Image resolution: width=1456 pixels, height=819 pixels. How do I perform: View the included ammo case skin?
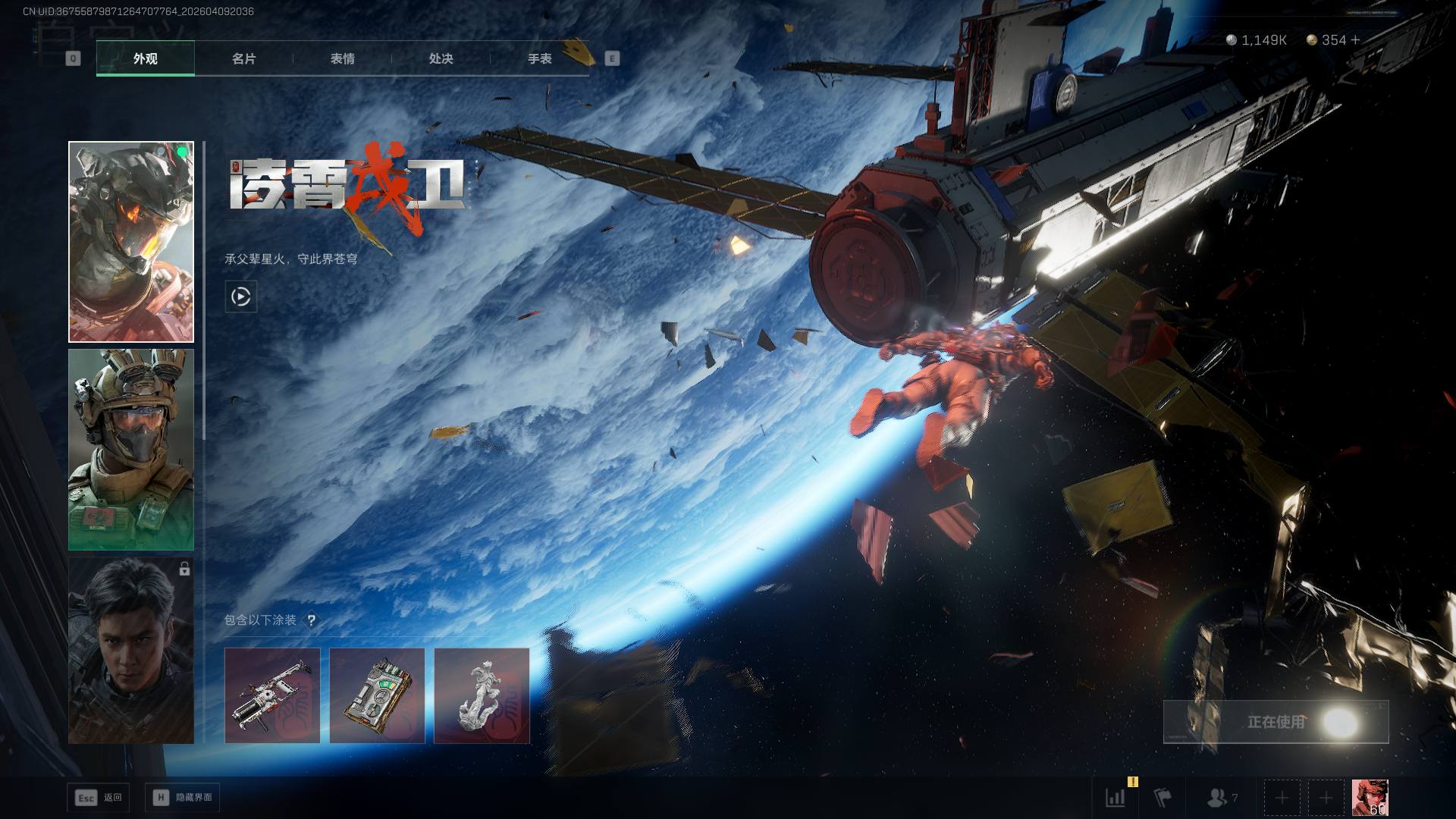pos(377,695)
